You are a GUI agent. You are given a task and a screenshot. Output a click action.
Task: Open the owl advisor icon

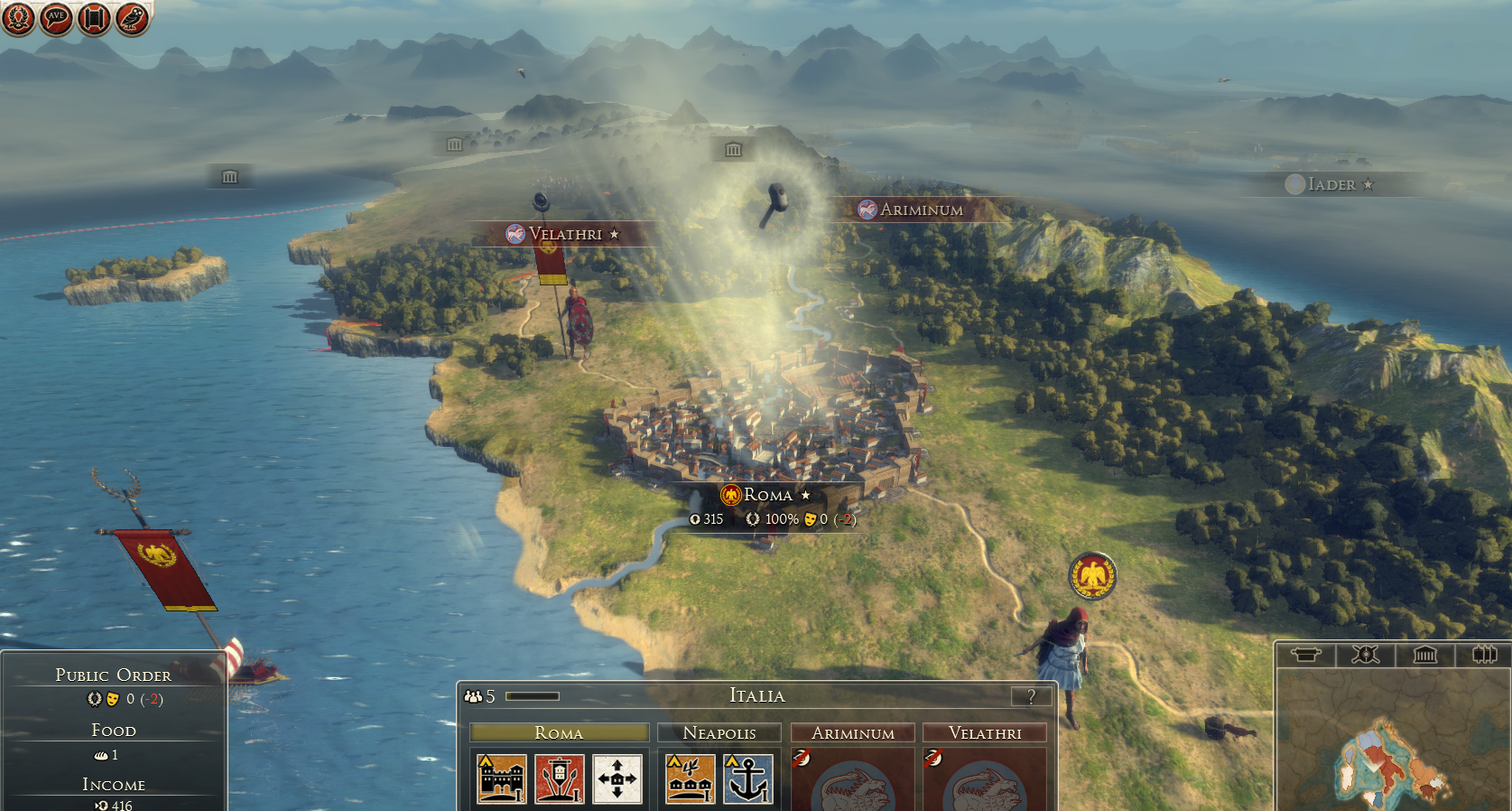pos(132,18)
